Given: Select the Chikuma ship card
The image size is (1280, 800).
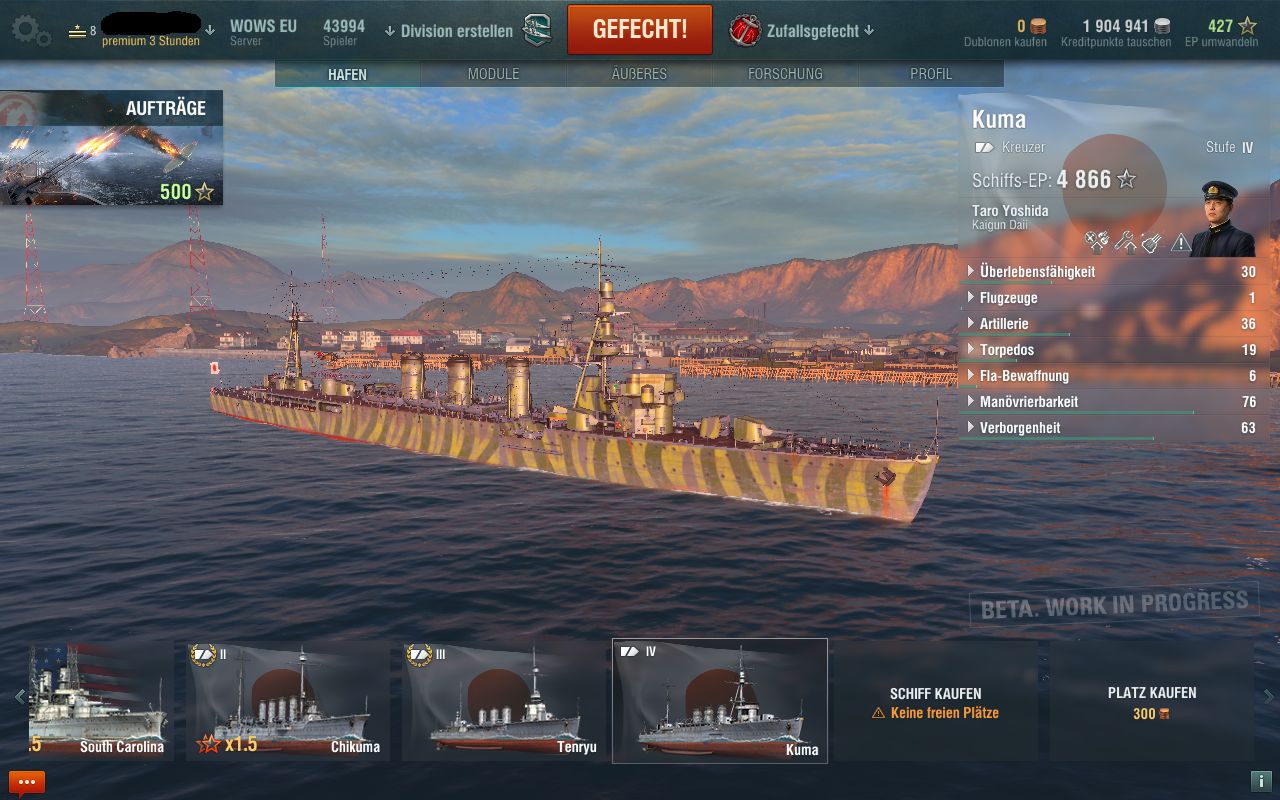Looking at the screenshot, I should point(287,700).
